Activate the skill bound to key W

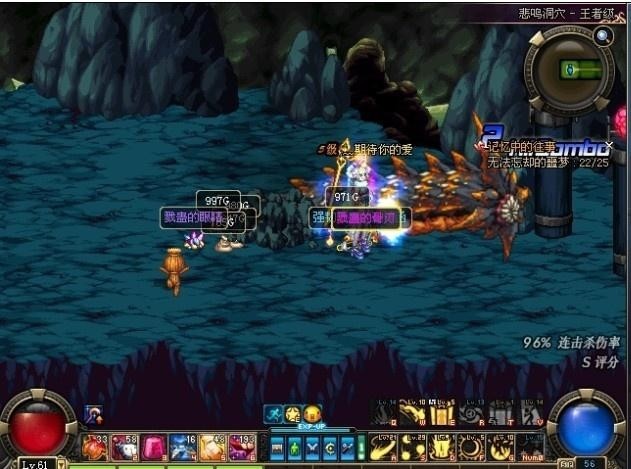(x=412, y=414)
